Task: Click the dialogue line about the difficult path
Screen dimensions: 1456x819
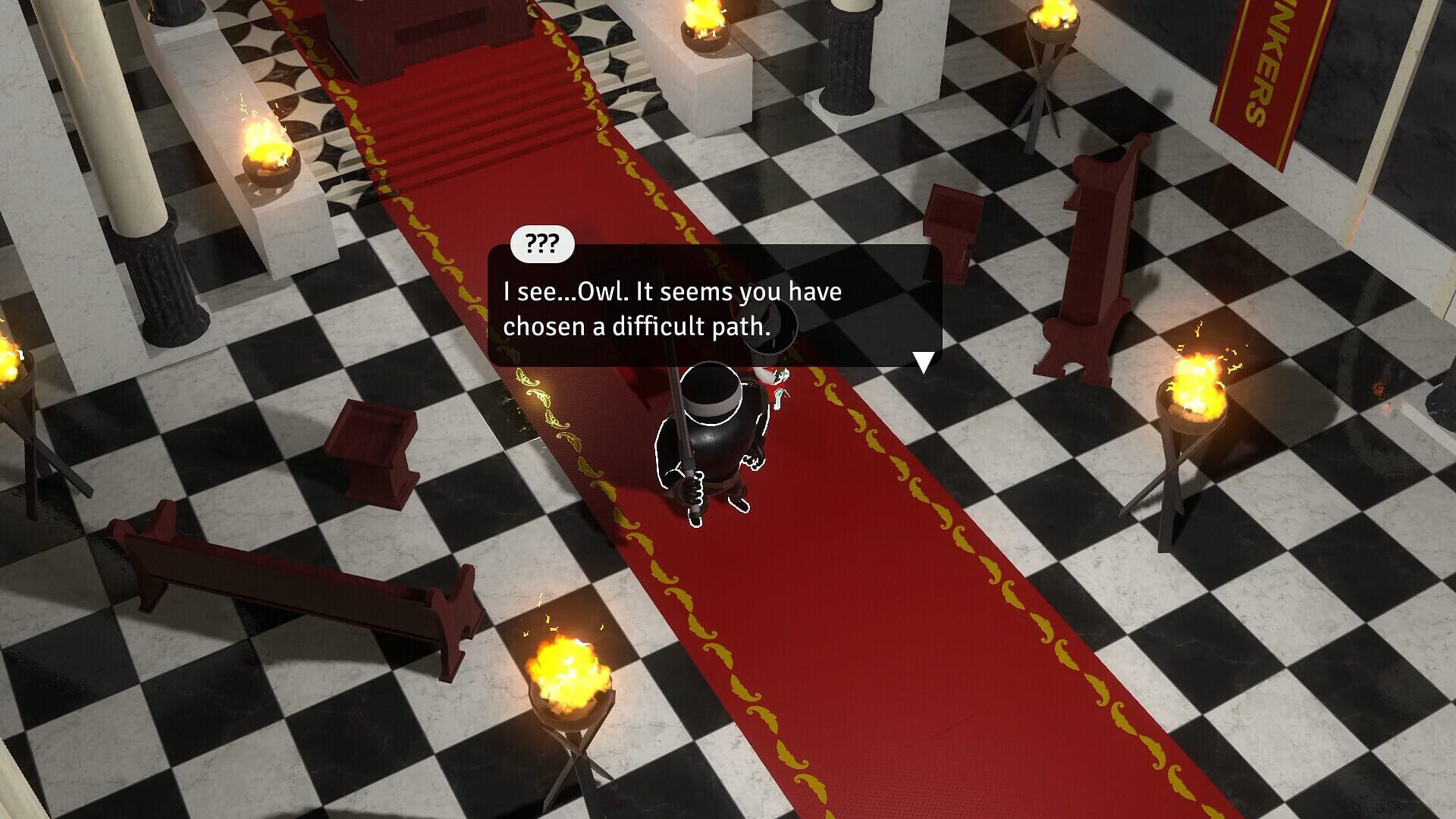Action: [x=637, y=329]
